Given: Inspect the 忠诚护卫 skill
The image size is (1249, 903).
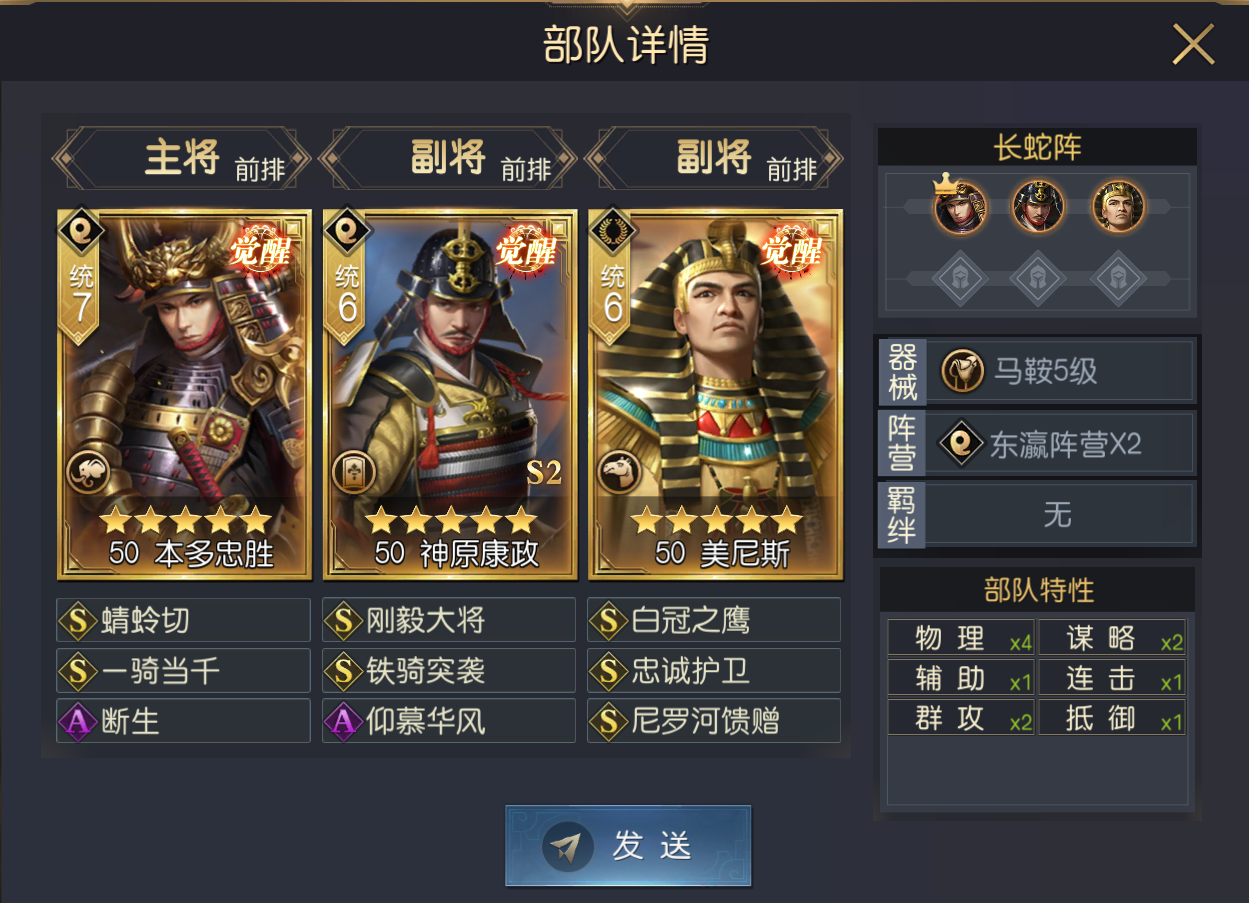Looking at the screenshot, I should click(x=714, y=670).
